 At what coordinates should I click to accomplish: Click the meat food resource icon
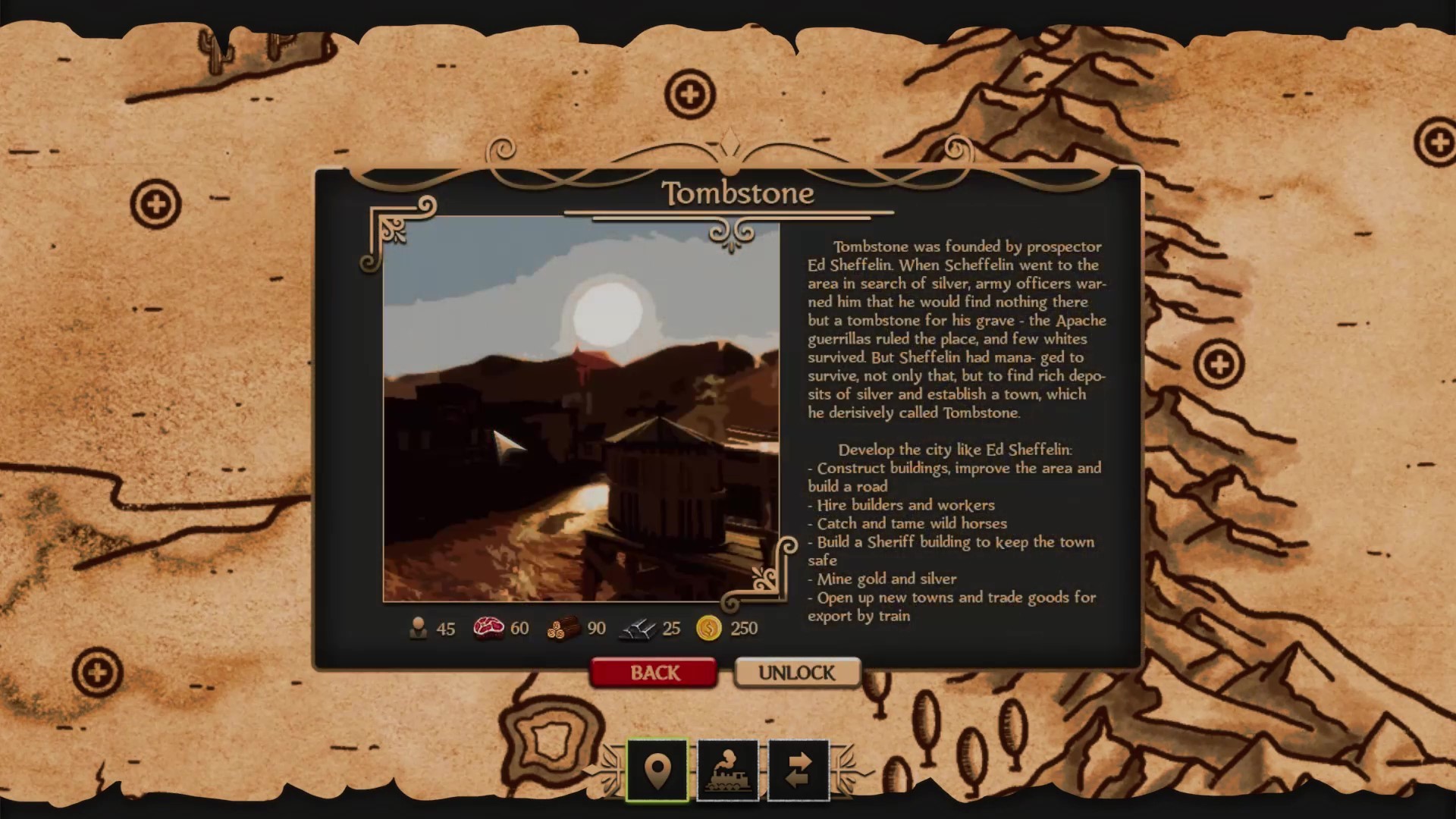tap(488, 629)
